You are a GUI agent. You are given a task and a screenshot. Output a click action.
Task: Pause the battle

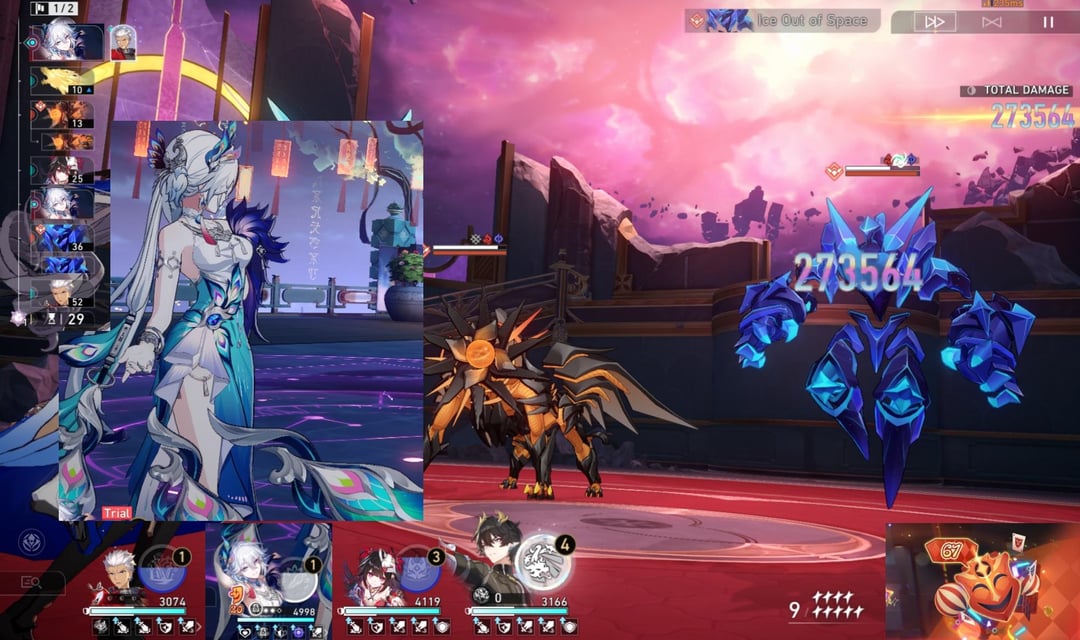click(1048, 21)
